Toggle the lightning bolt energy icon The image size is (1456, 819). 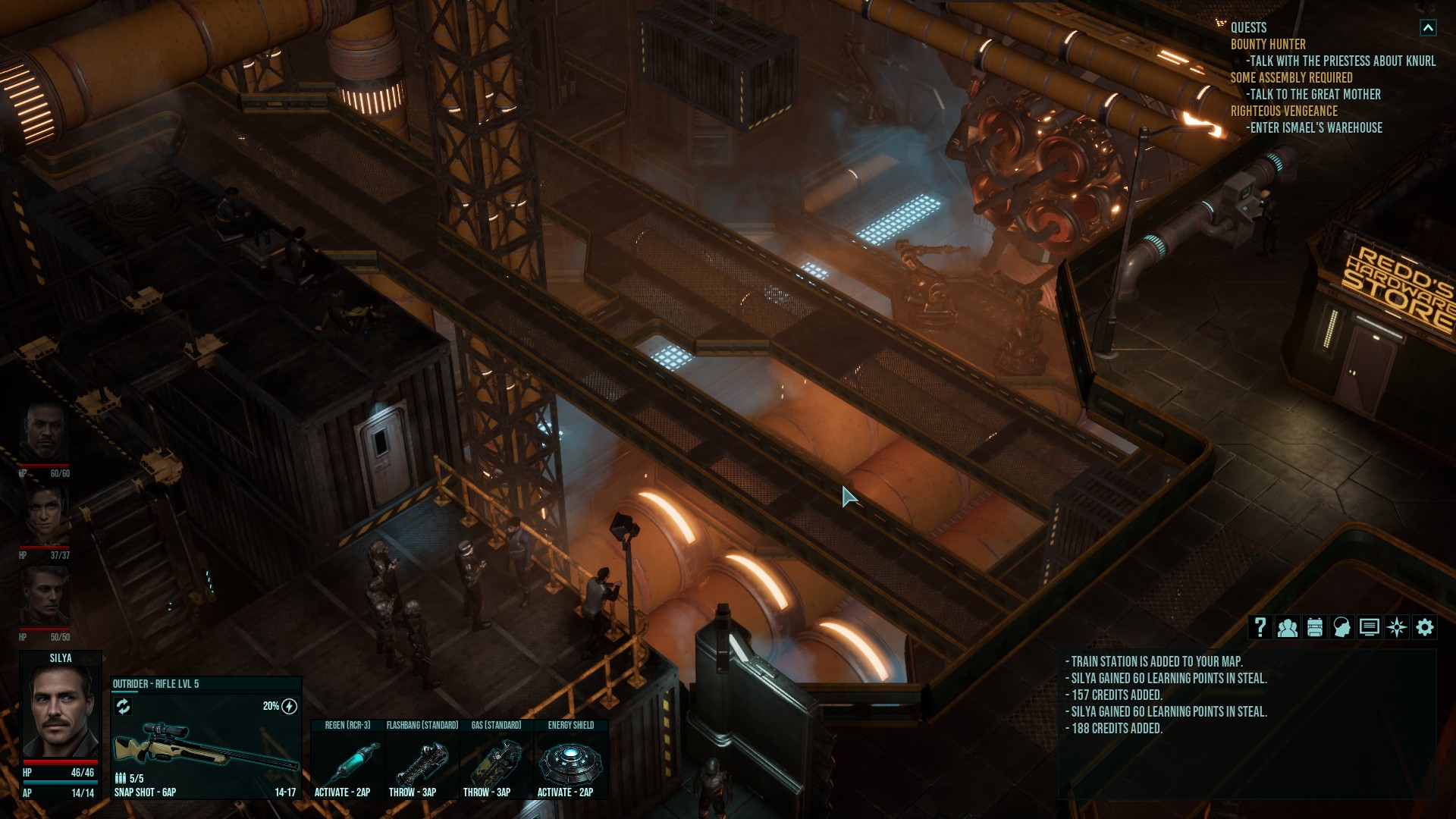pos(289,707)
